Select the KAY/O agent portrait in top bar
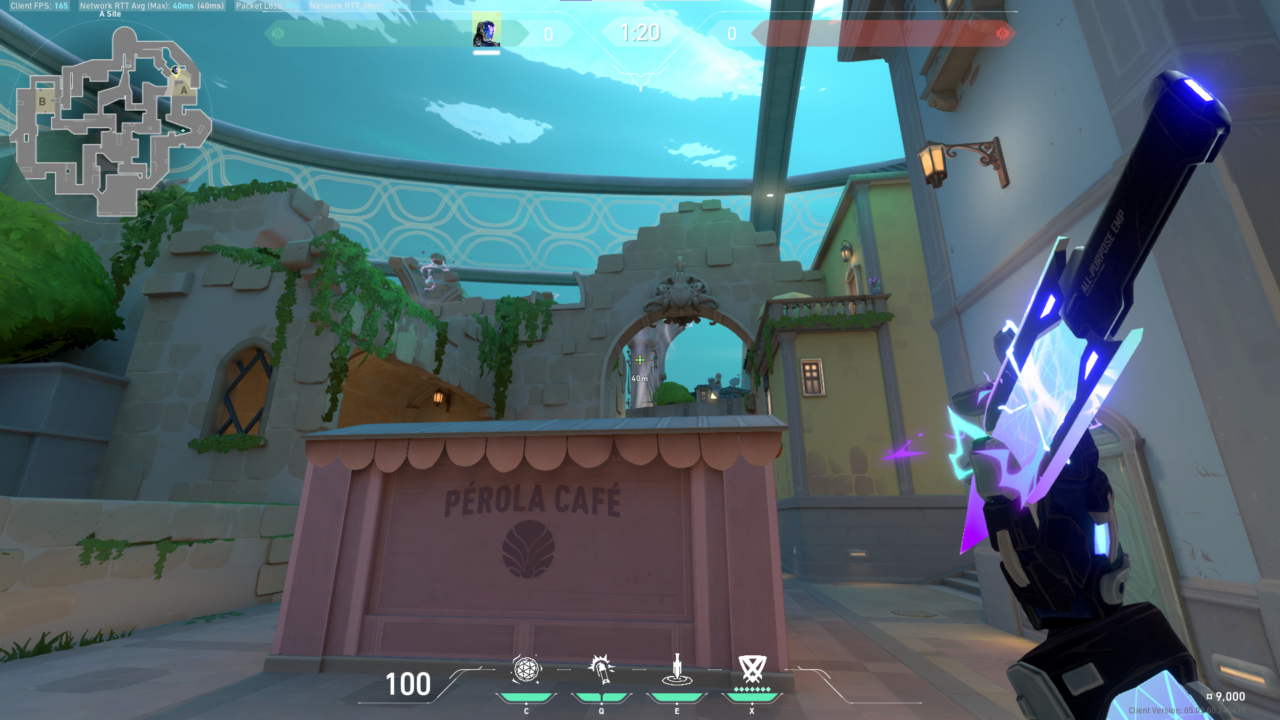 (486, 32)
